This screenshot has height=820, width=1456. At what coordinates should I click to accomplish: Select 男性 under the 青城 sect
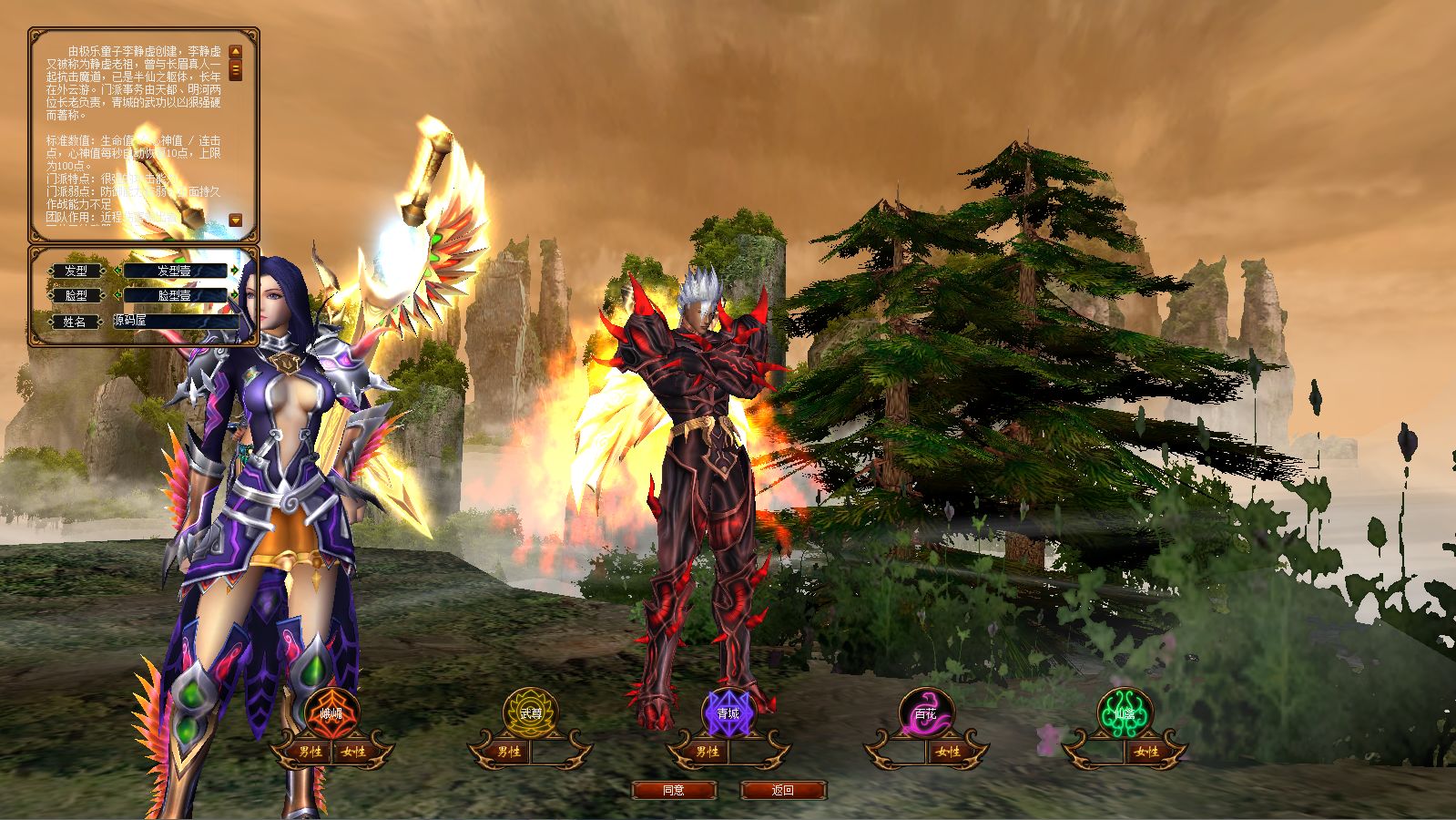[x=707, y=753]
